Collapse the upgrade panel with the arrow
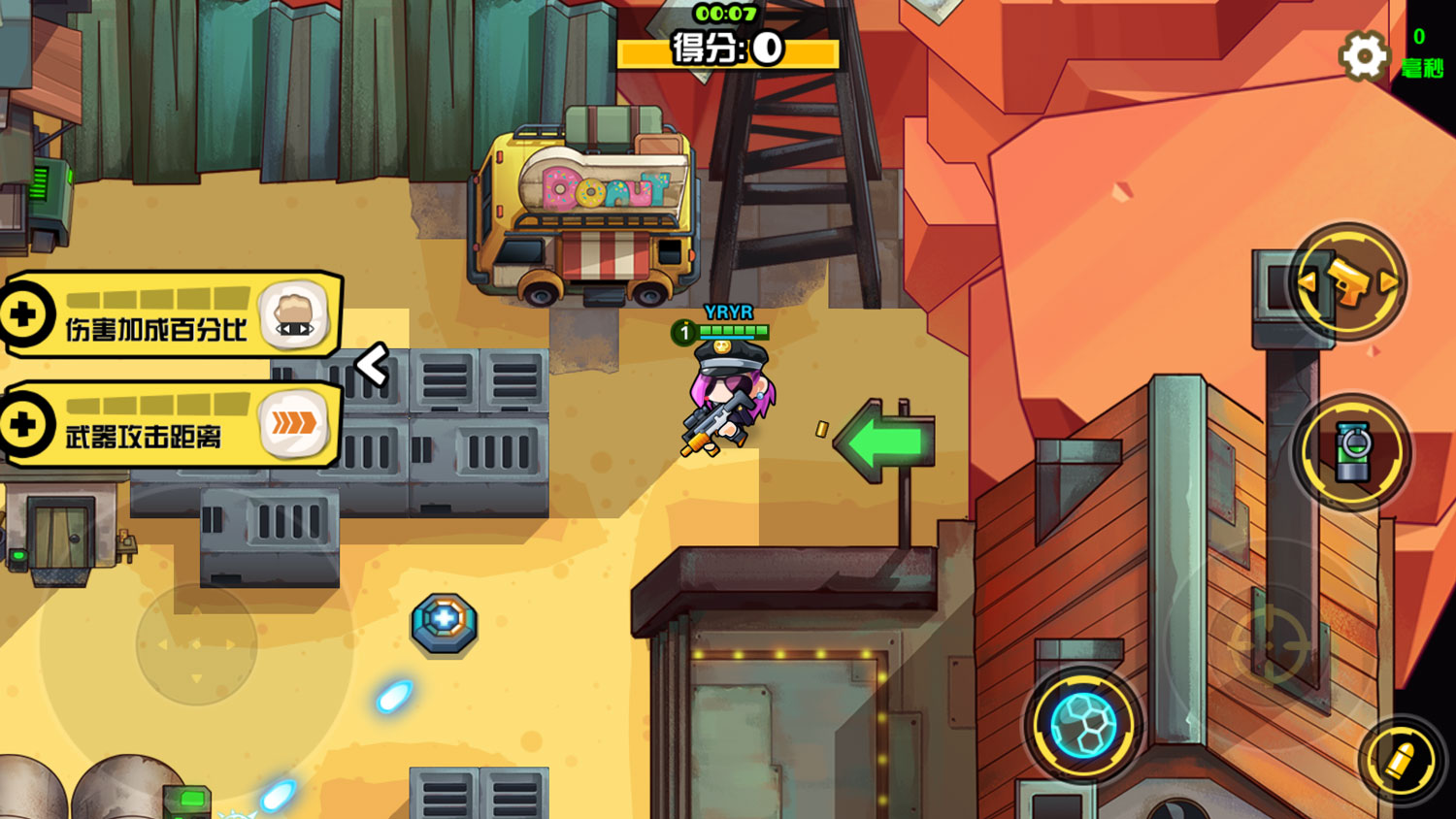This screenshot has height=819, width=1456. click(x=372, y=365)
